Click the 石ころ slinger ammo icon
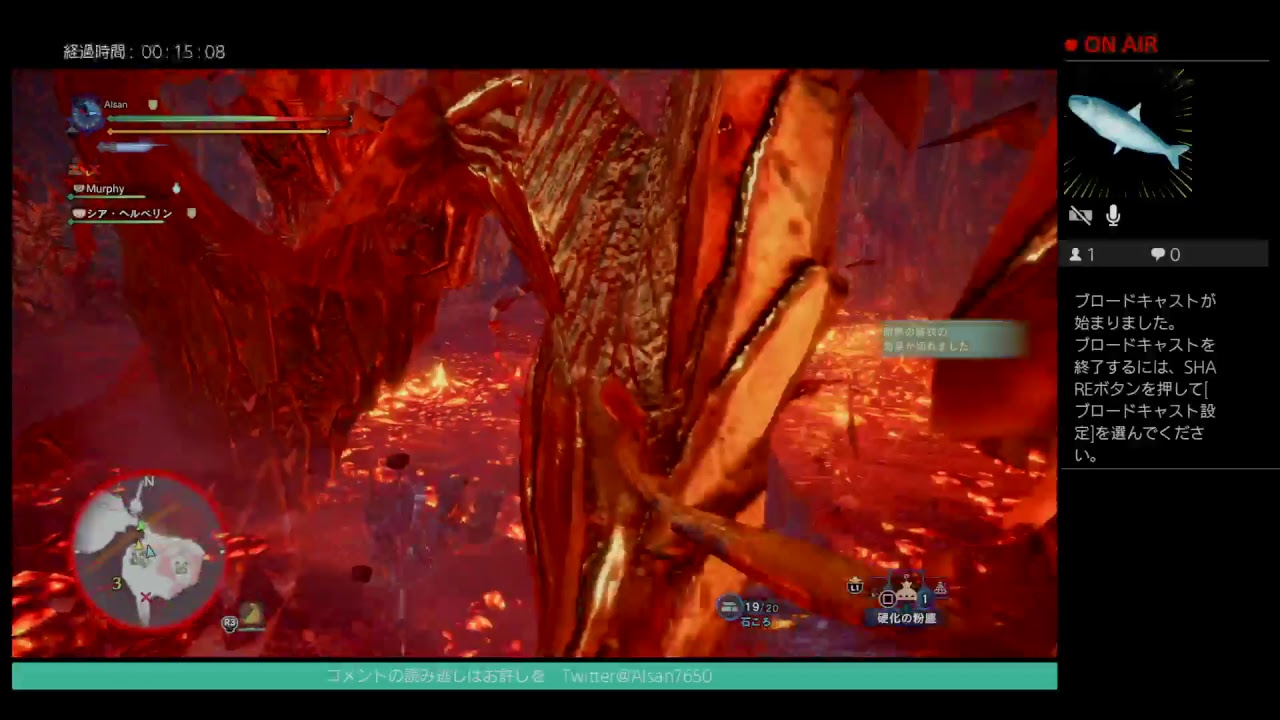 tap(727, 605)
